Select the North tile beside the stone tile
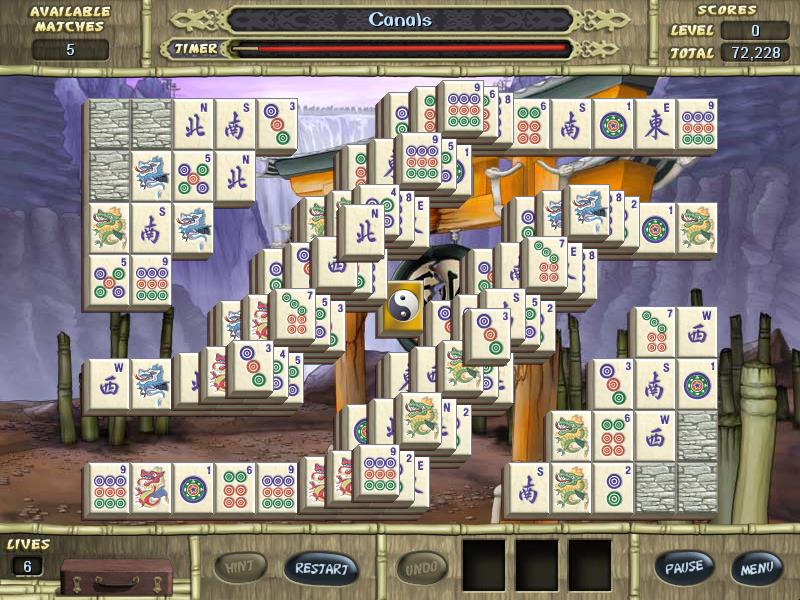Image resolution: width=800 pixels, height=600 pixels. [x=193, y=124]
